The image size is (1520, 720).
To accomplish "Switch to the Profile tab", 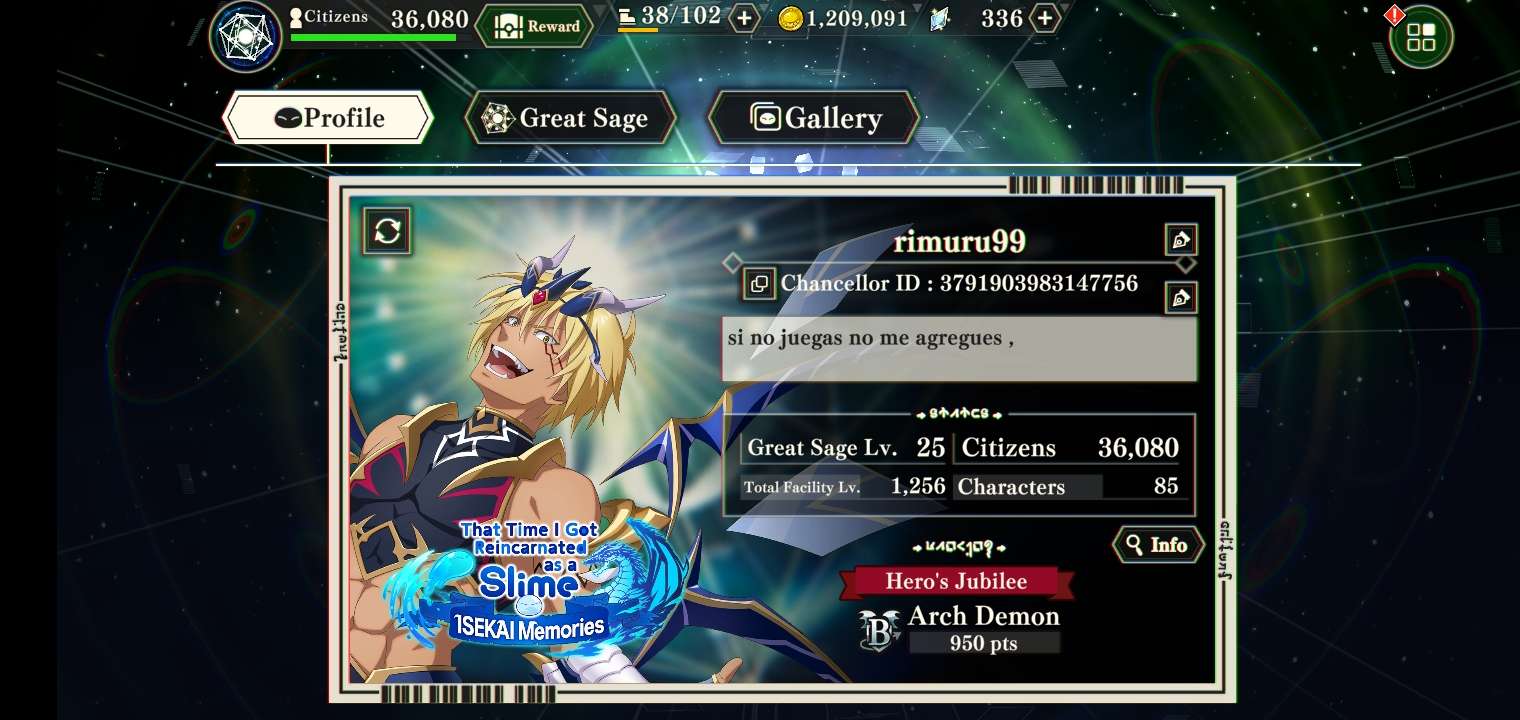I will (x=328, y=118).
